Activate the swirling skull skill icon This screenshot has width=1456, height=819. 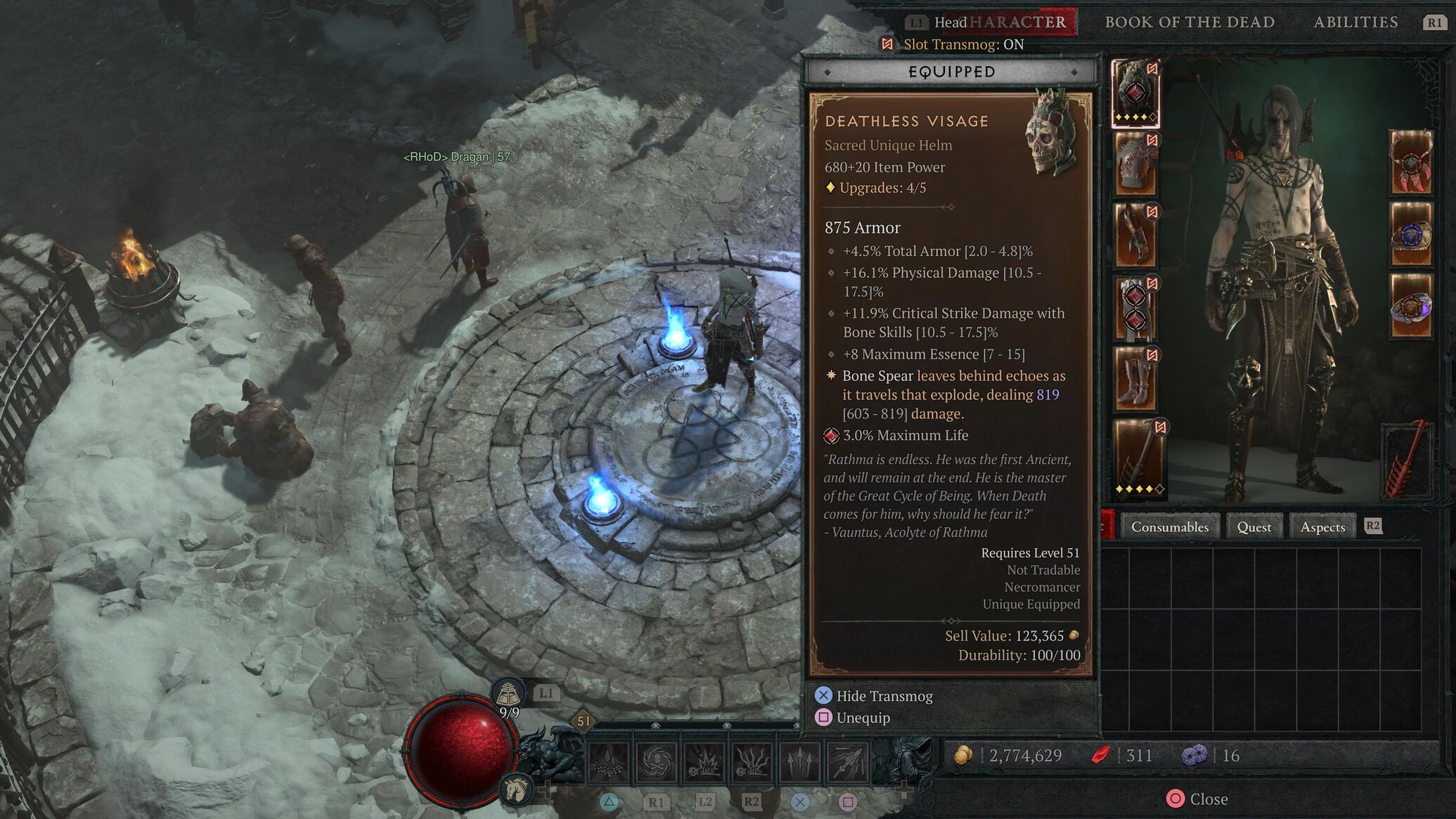[657, 761]
